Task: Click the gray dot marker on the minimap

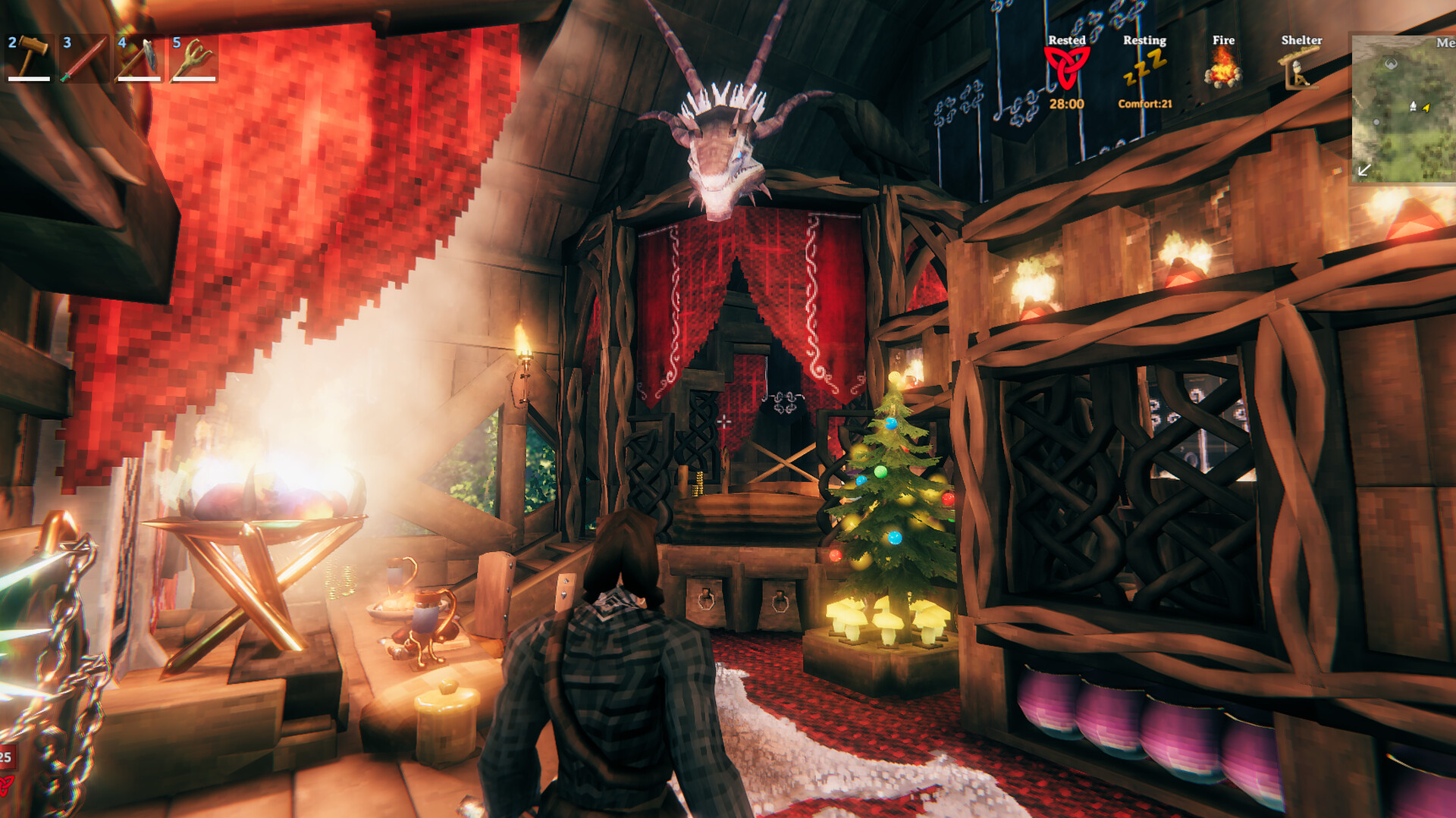Action: tap(1376, 121)
